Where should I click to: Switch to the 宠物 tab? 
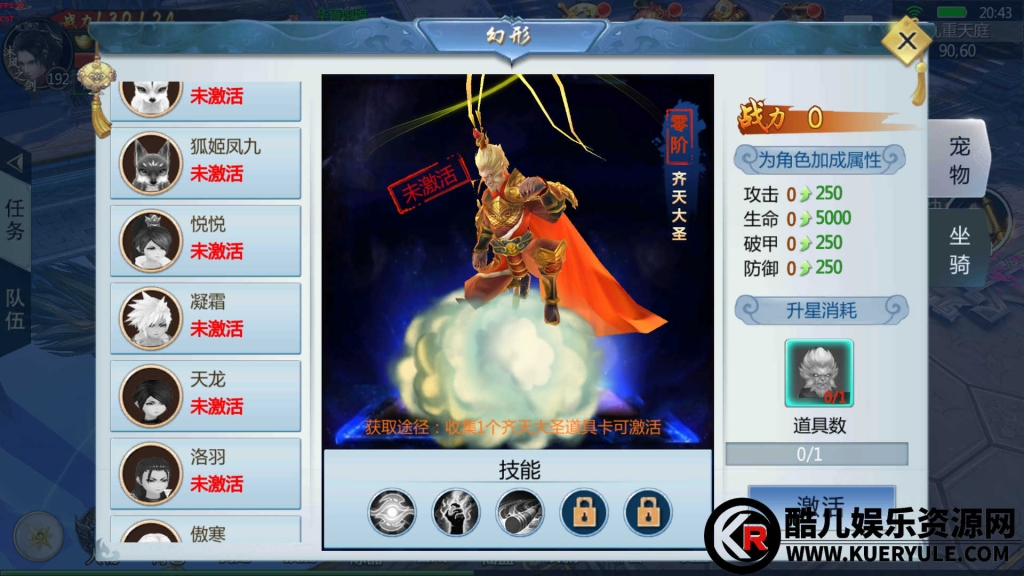959,160
